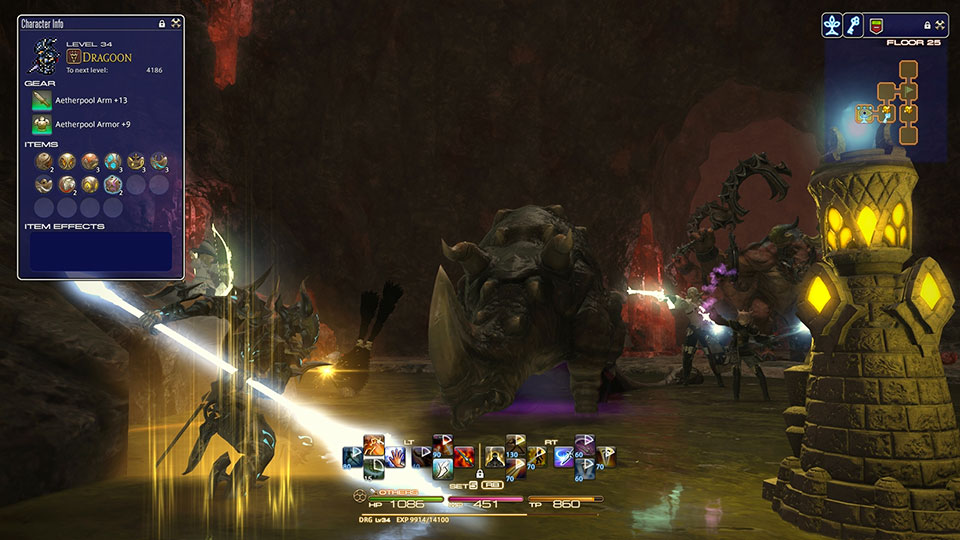This screenshot has height=540, width=960.
Task: Select the Aetherpool Arm gear icon
Action: coord(42,100)
